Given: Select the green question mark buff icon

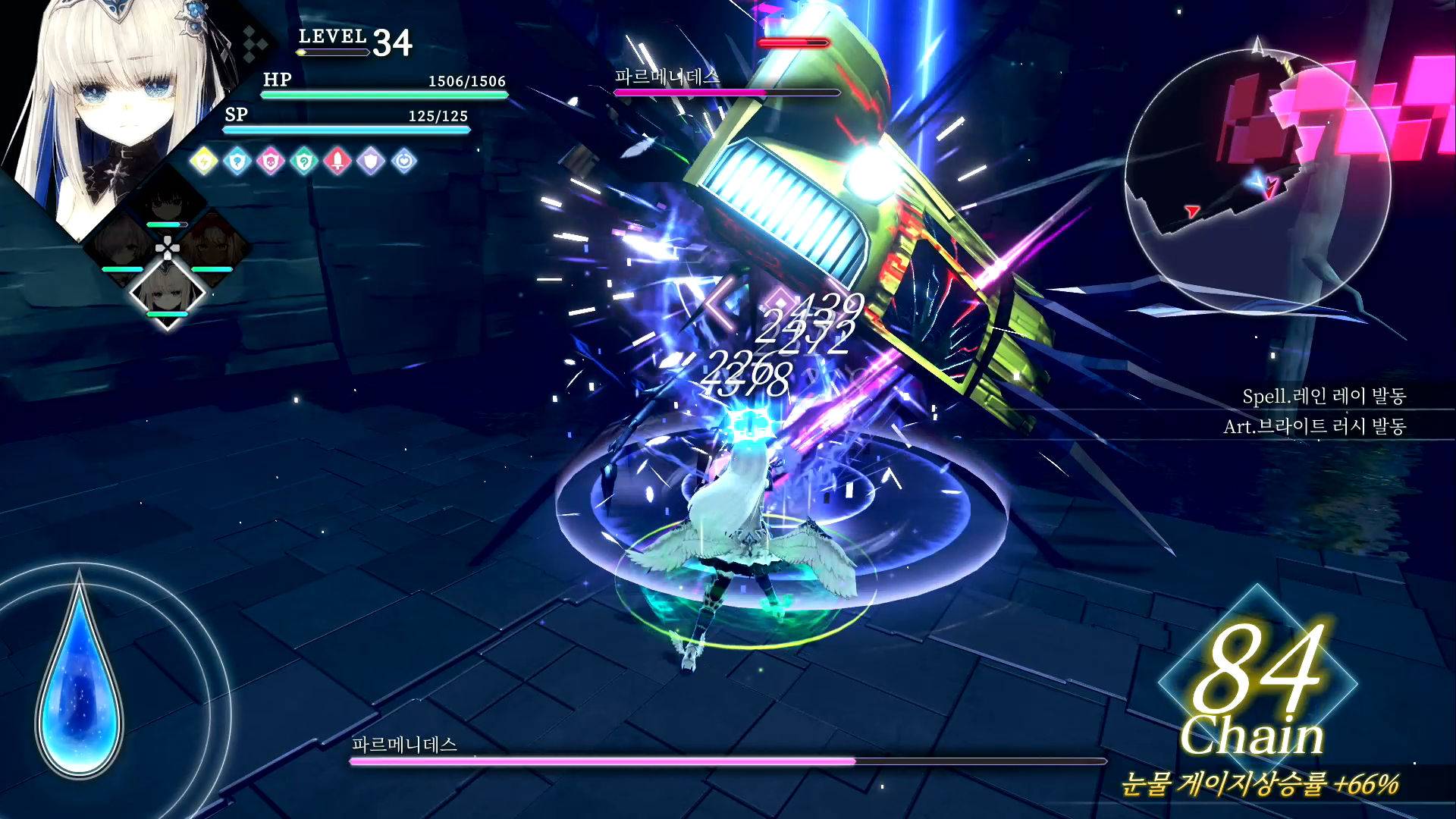Looking at the screenshot, I should coord(305,162).
